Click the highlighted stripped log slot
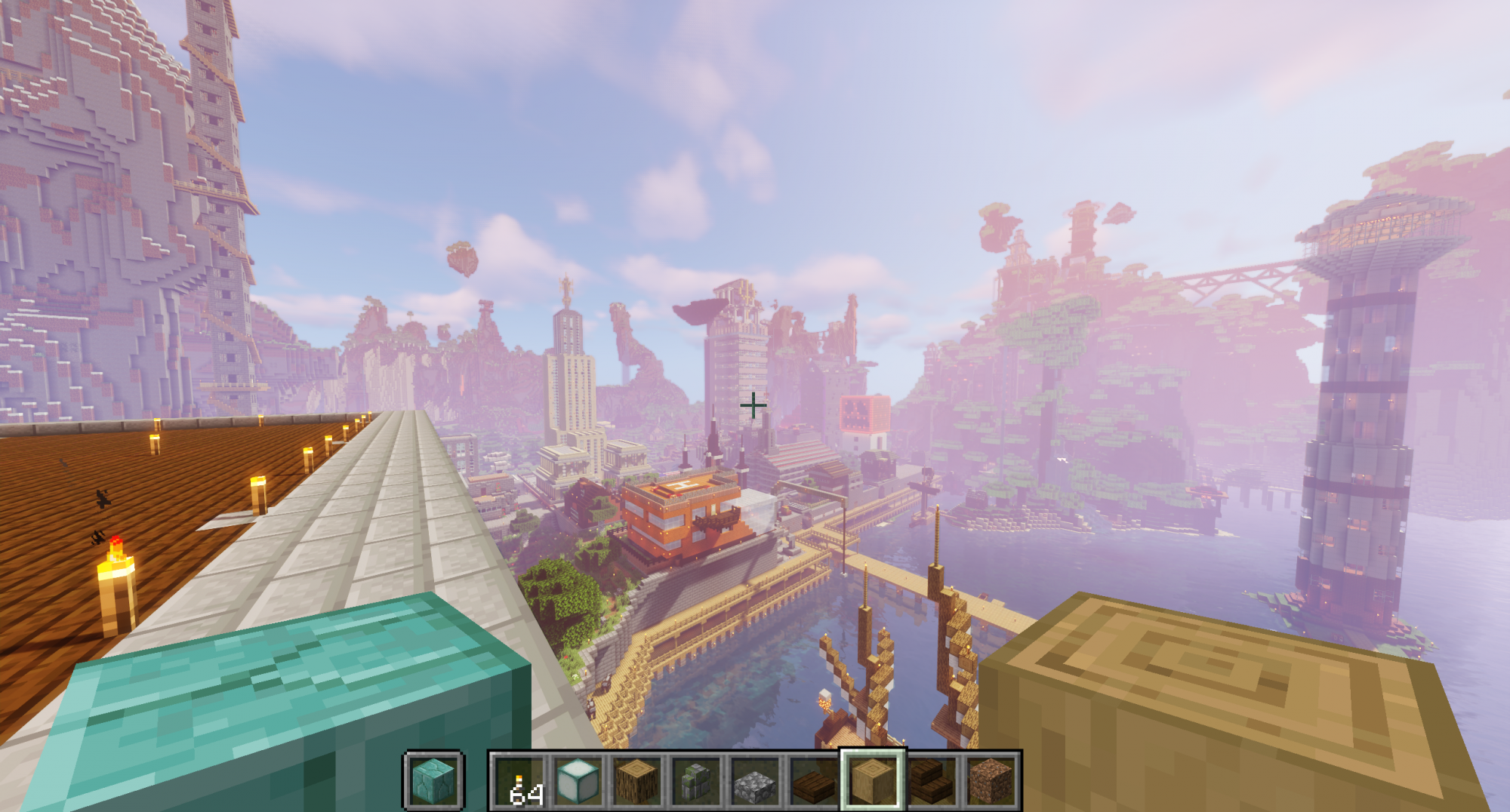 click(x=873, y=780)
